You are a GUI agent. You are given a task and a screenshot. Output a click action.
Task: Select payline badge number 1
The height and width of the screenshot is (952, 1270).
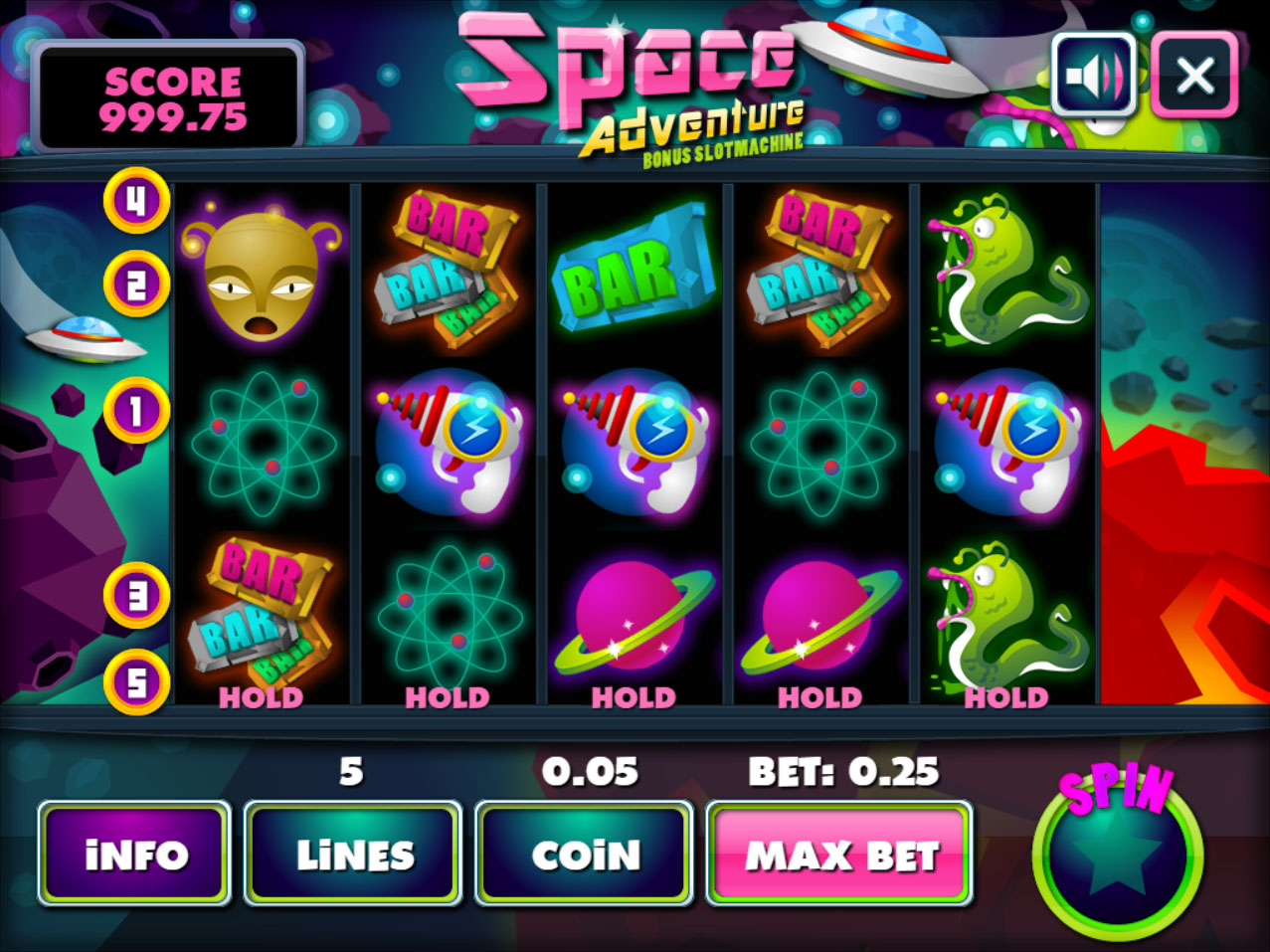point(136,410)
